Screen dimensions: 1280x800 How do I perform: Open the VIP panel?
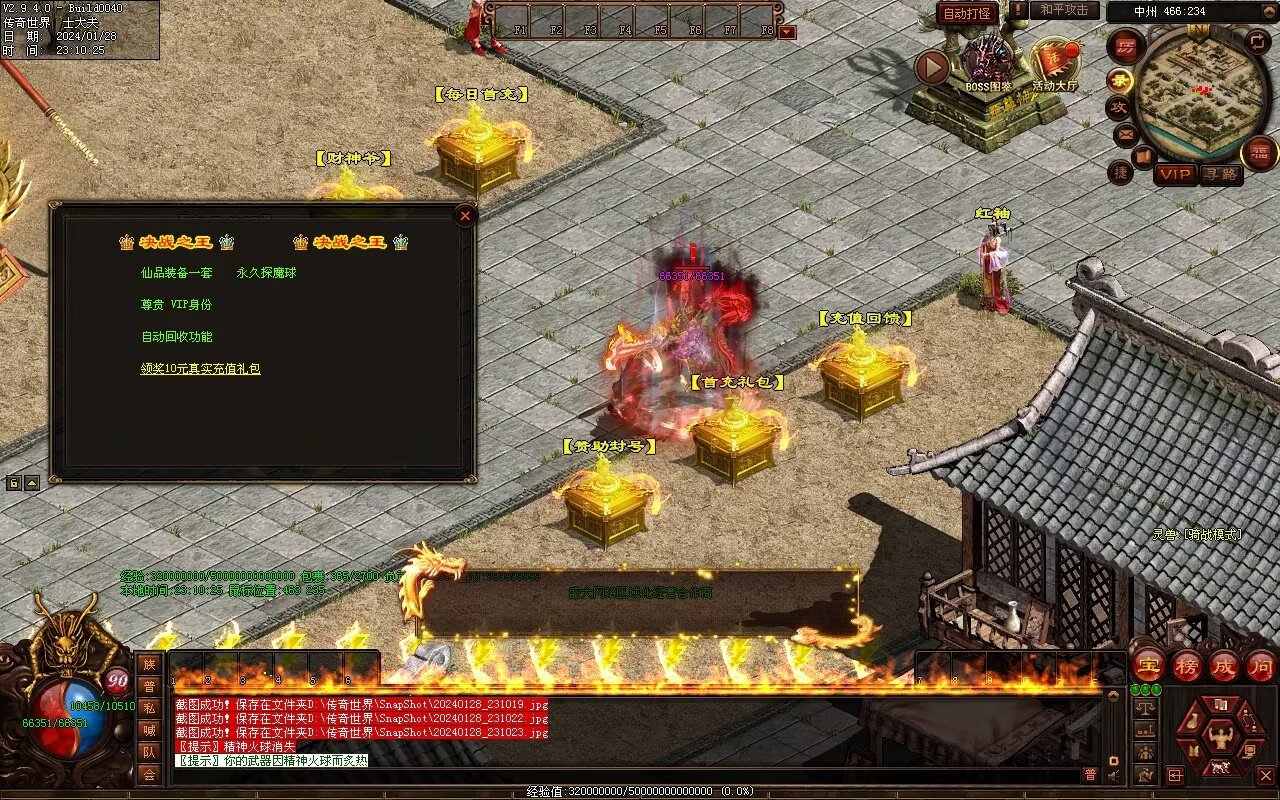1176,174
